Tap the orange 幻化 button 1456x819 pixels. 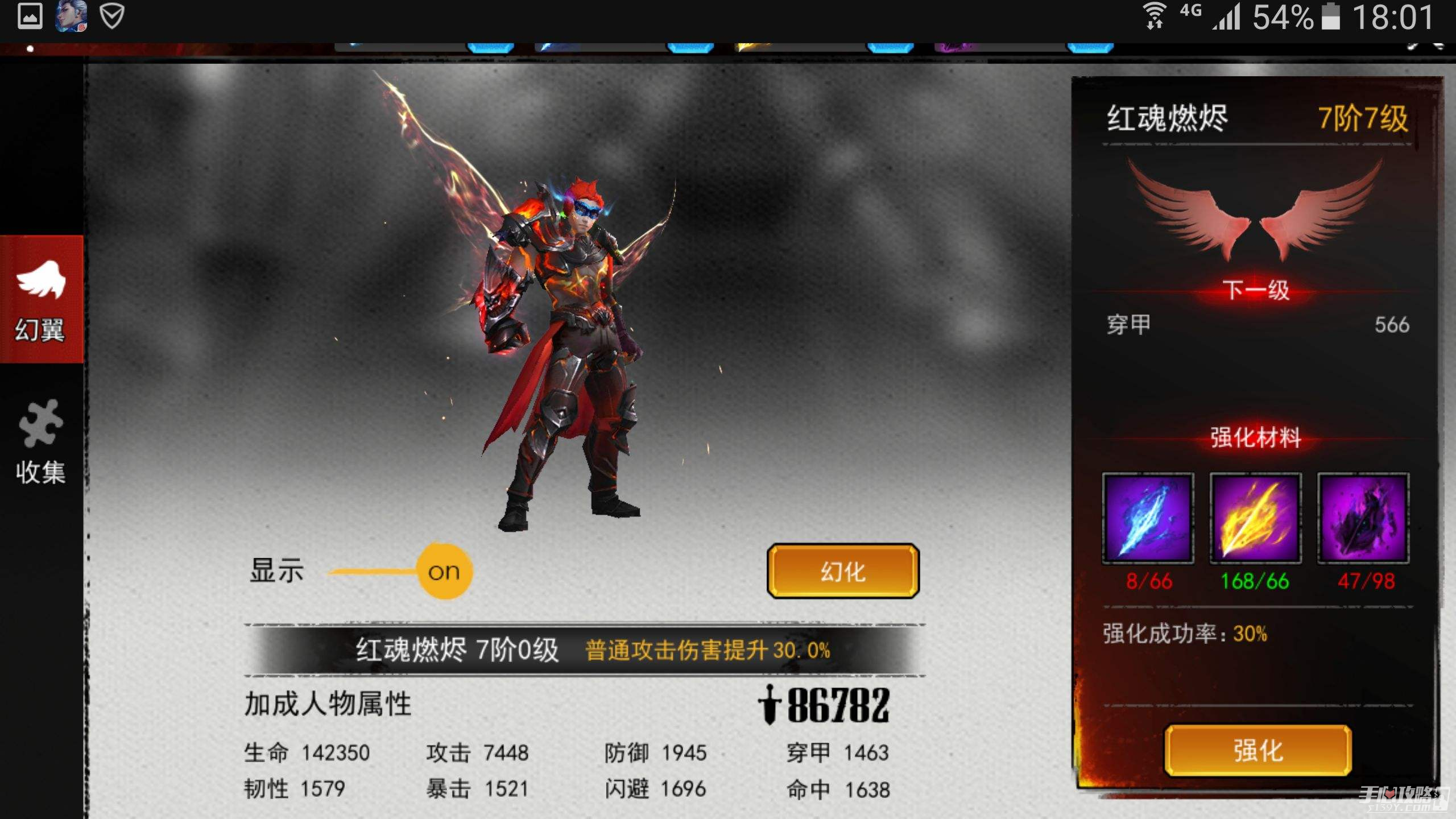[843, 571]
